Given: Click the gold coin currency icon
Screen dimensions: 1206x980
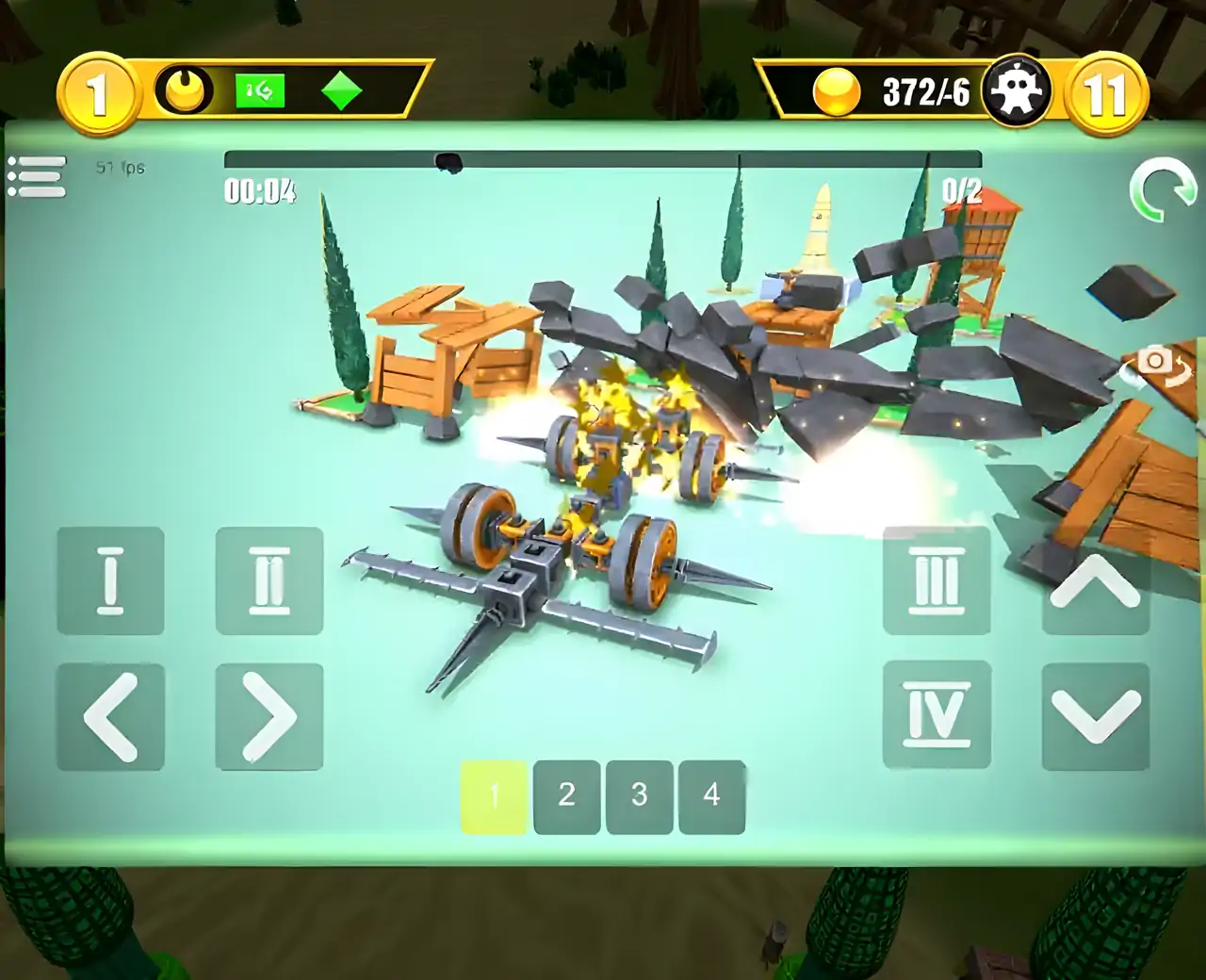Looking at the screenshot, I should (x=837, y=92).
